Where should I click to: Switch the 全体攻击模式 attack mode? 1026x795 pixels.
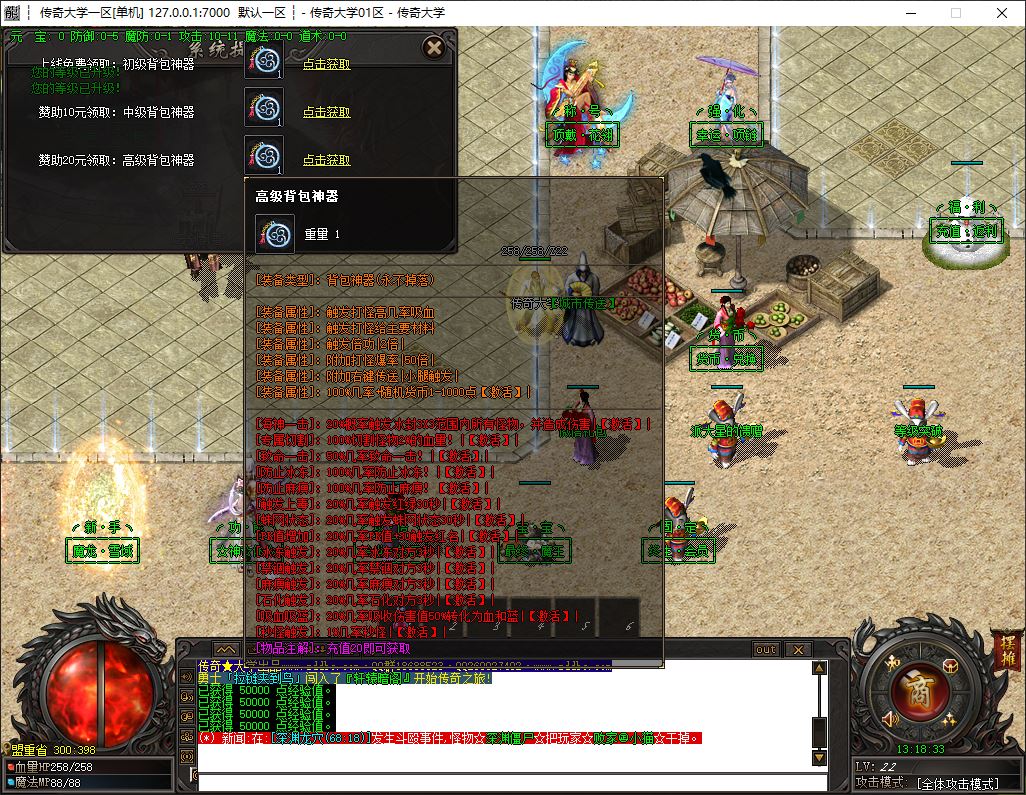point(955,783)
